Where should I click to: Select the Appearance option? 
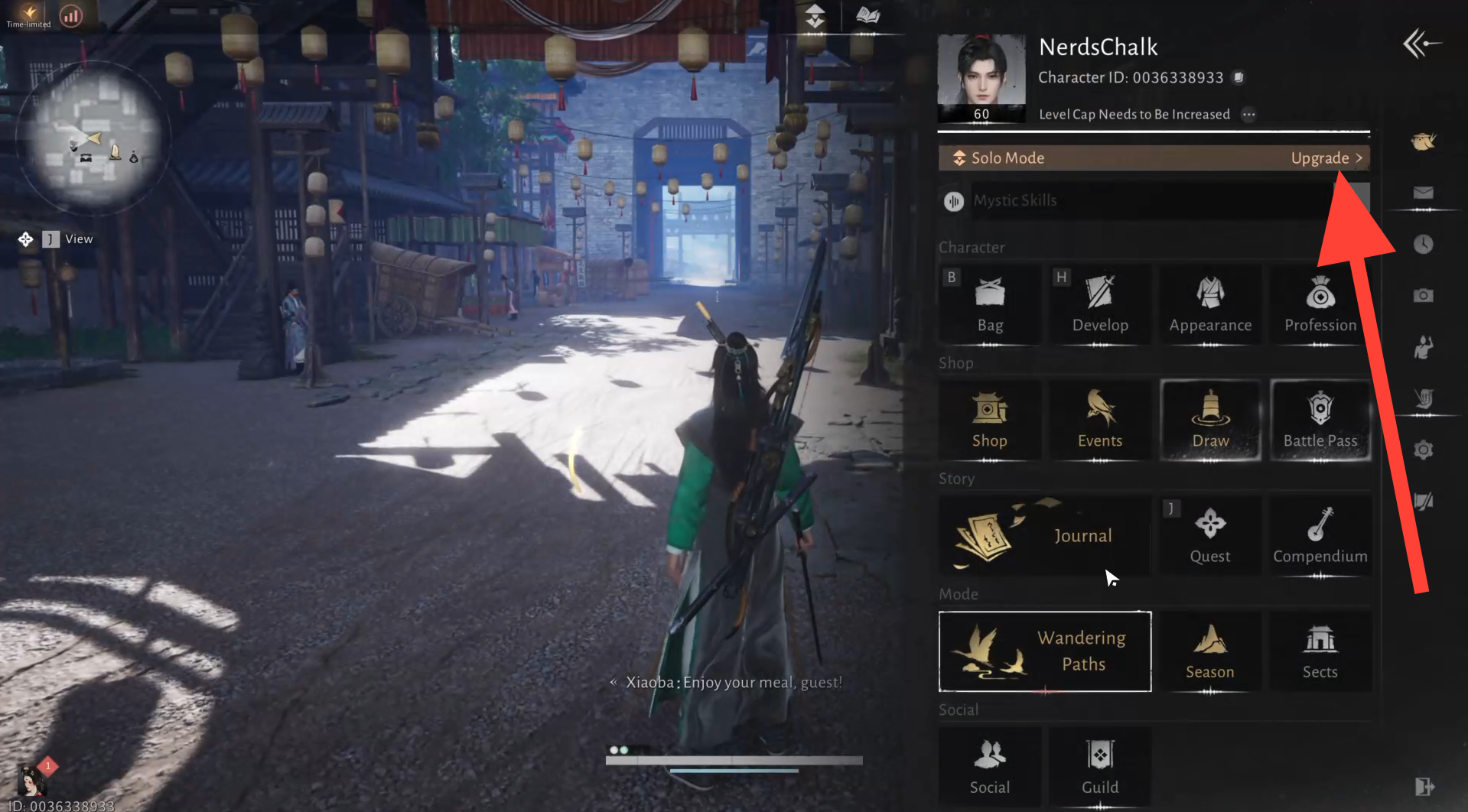[1210, 305]
